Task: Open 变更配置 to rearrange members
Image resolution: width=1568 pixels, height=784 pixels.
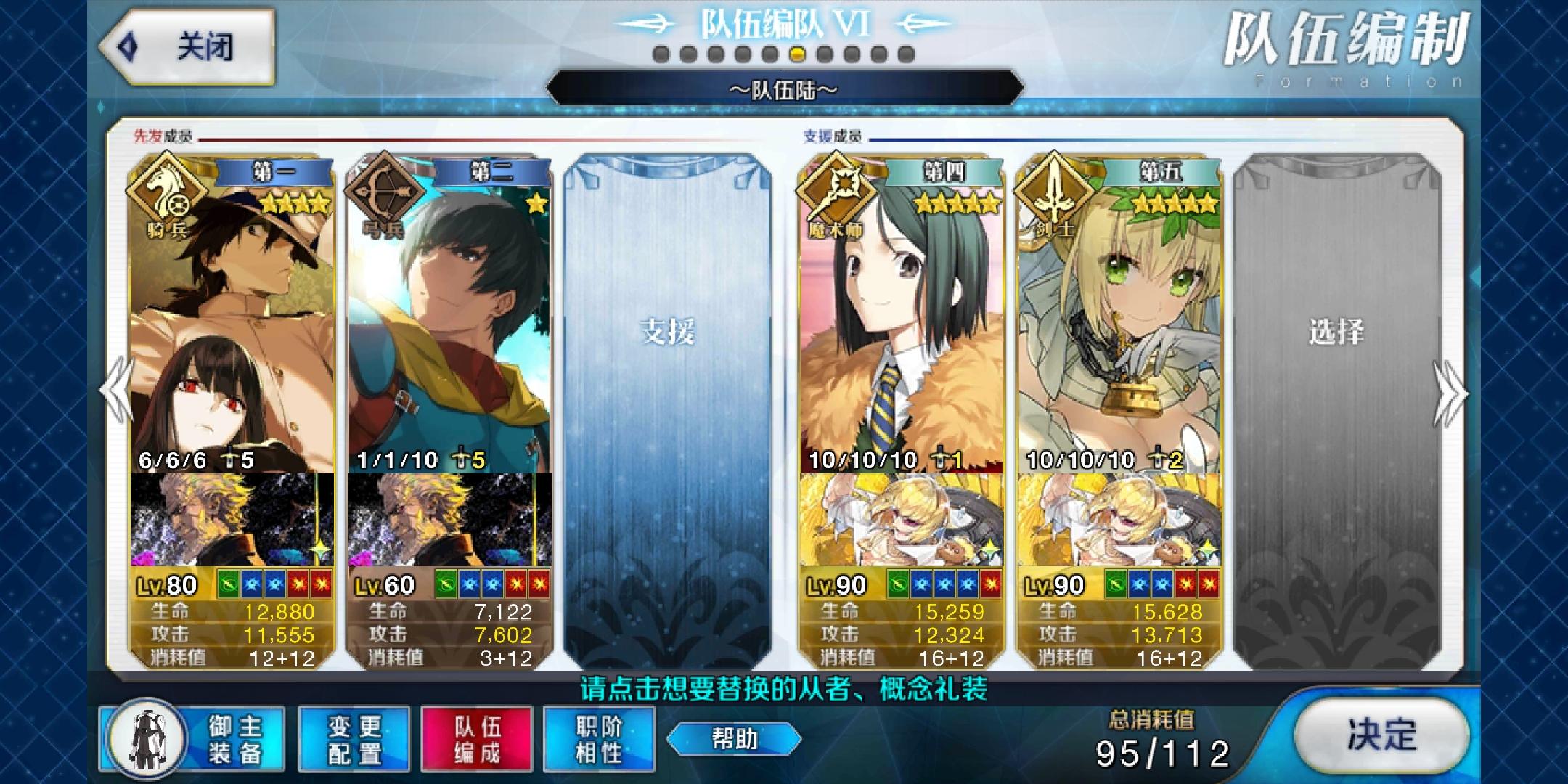Action: coord(354,739)
